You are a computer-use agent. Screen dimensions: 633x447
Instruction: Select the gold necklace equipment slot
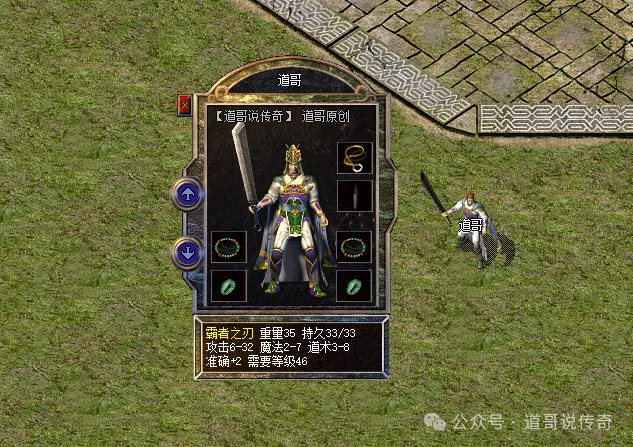tap(354, 158)
